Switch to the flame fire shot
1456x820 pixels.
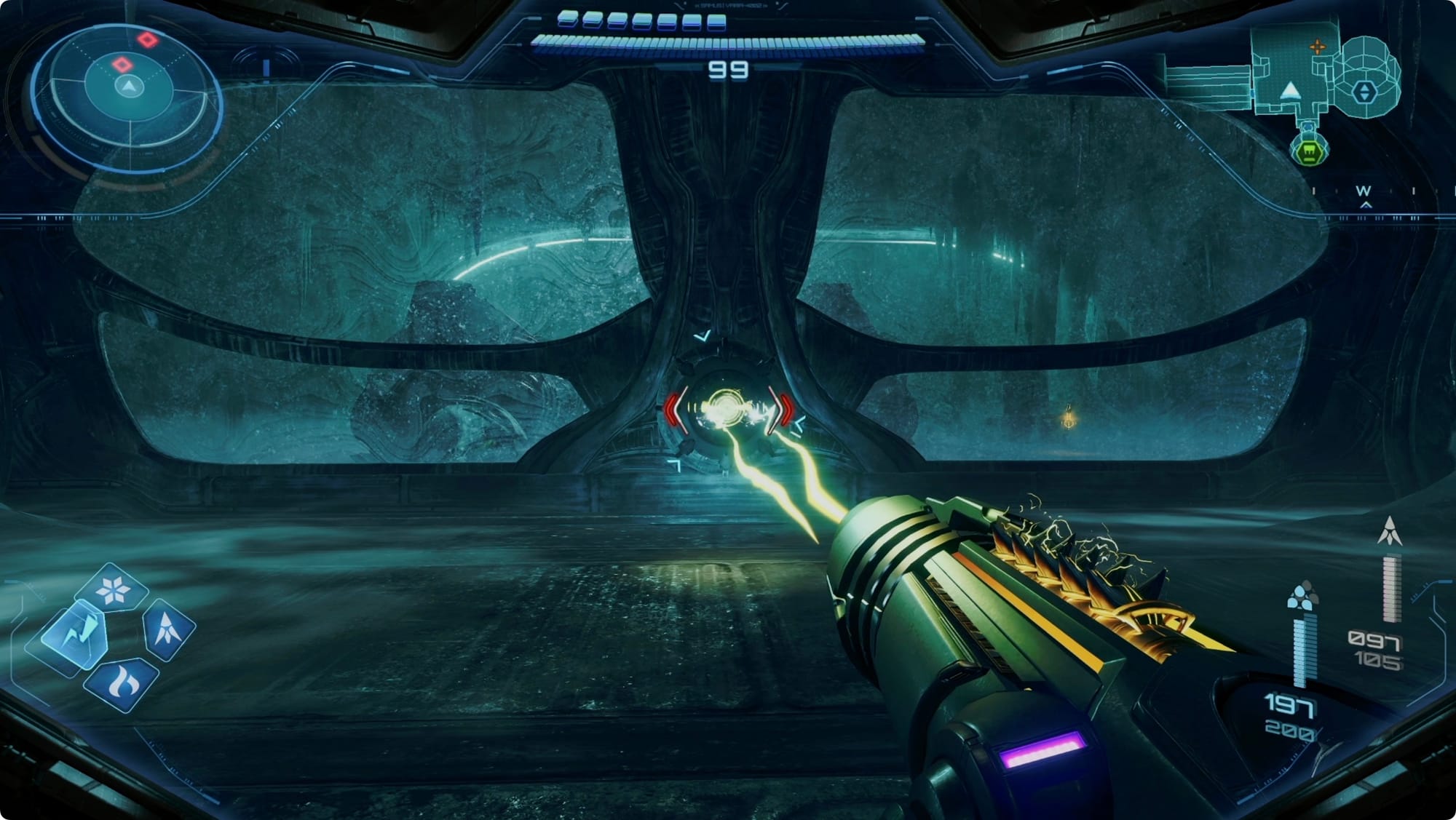121,684
